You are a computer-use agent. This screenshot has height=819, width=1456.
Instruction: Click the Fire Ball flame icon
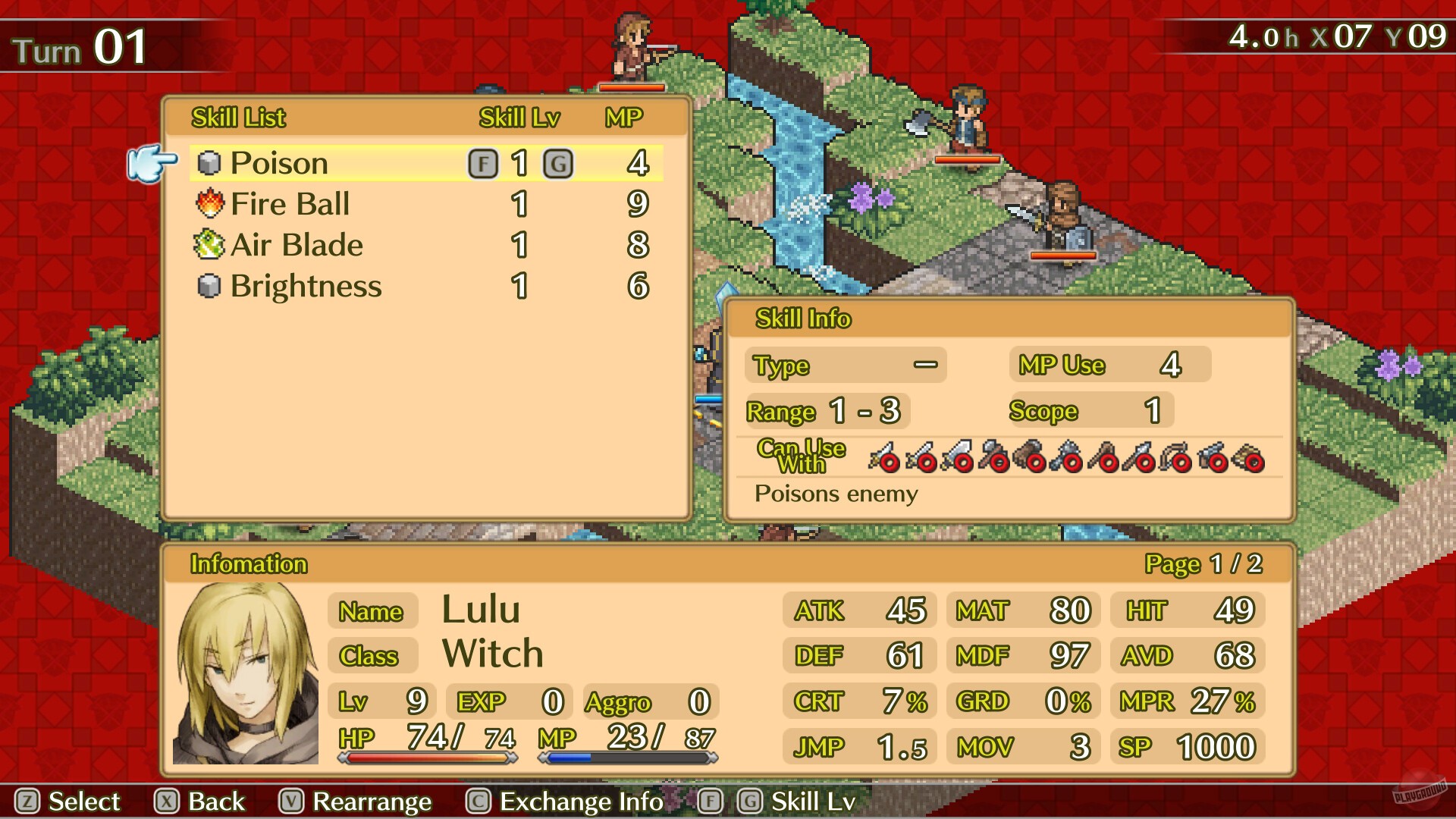click(x=210, y=203)
